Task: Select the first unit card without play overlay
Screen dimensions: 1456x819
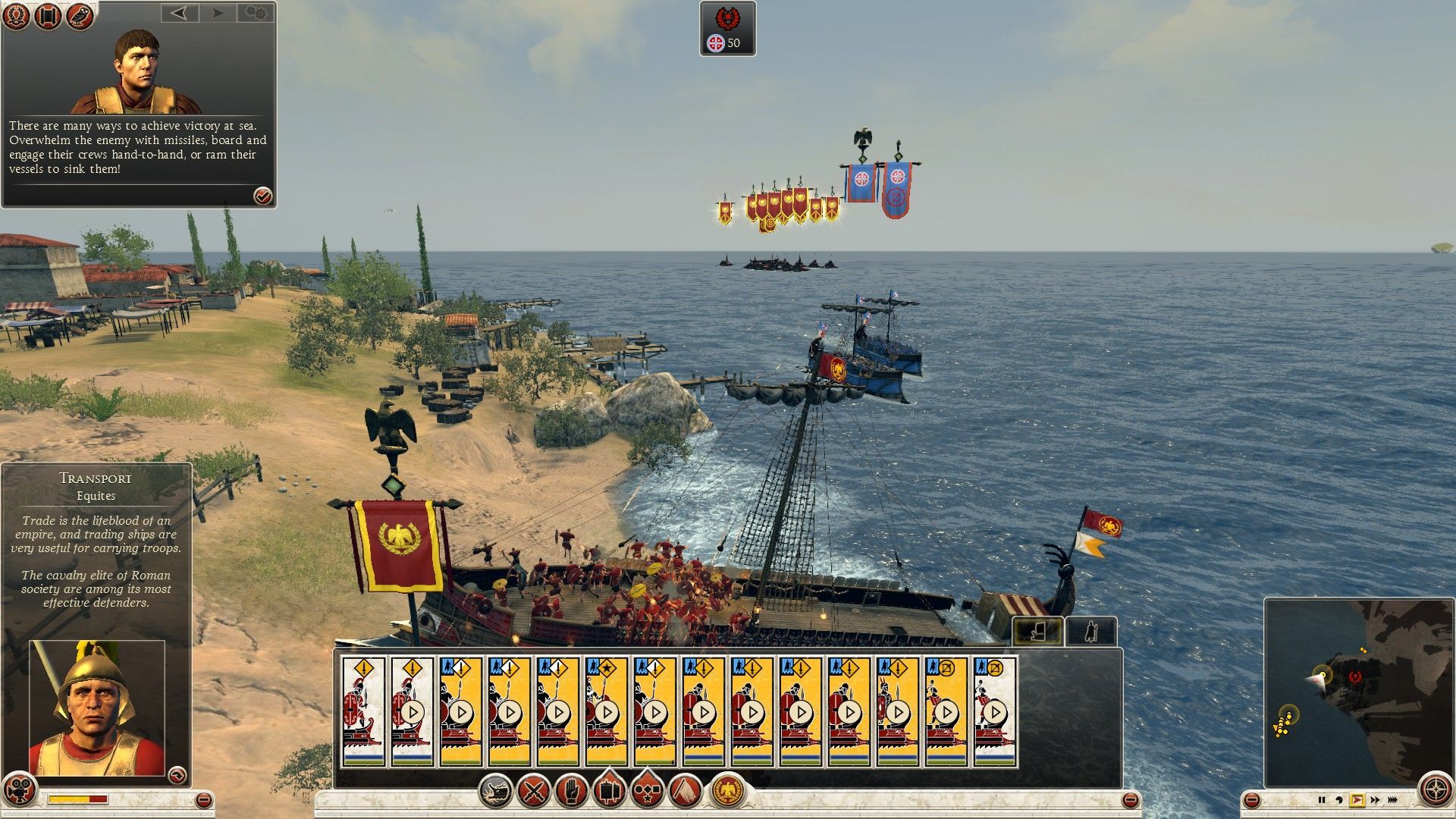Action: pyautogui.click(x=364, y=711)
